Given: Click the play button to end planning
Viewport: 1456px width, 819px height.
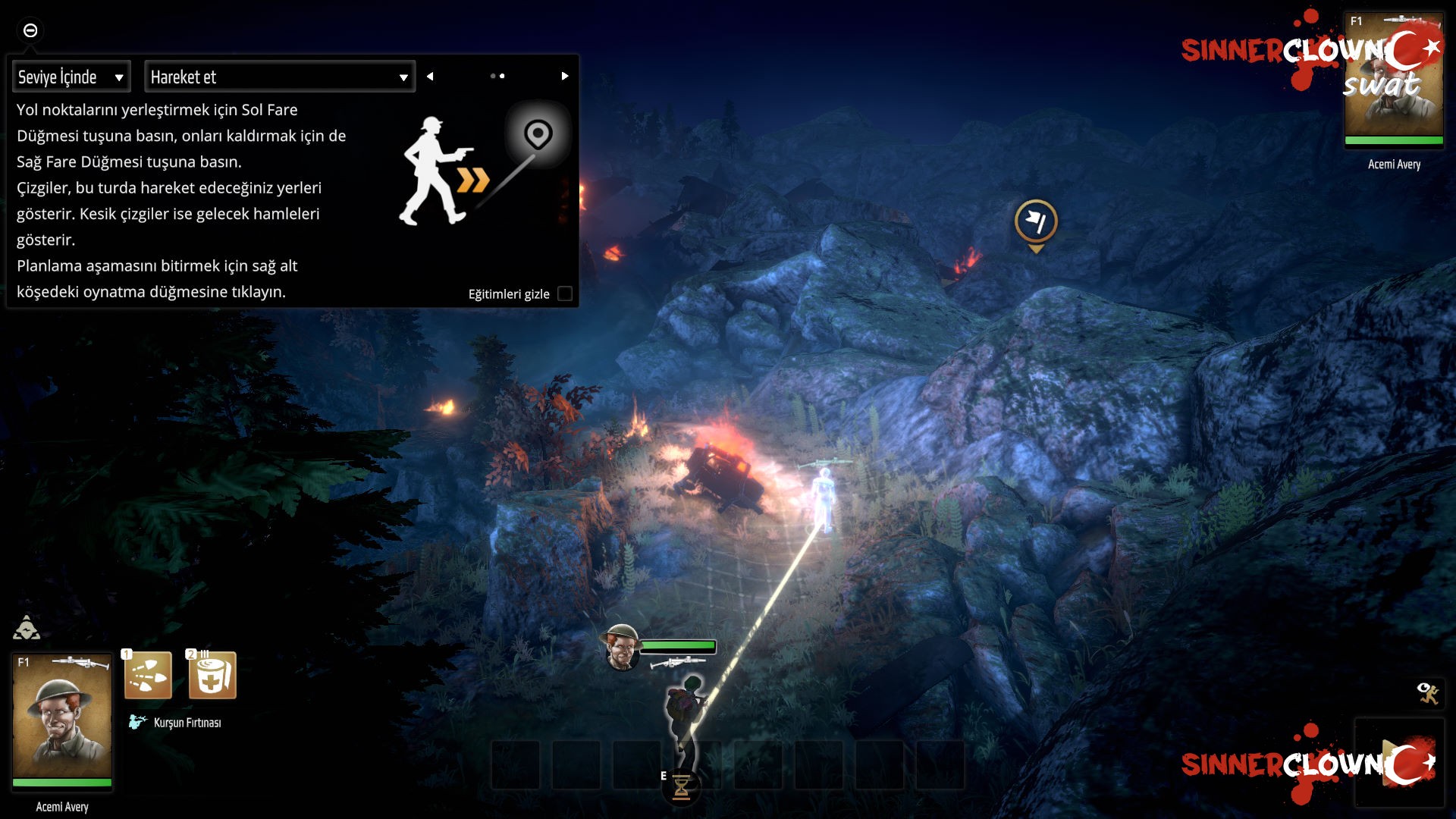Looking at the screenshot, I should point(1399,762).
